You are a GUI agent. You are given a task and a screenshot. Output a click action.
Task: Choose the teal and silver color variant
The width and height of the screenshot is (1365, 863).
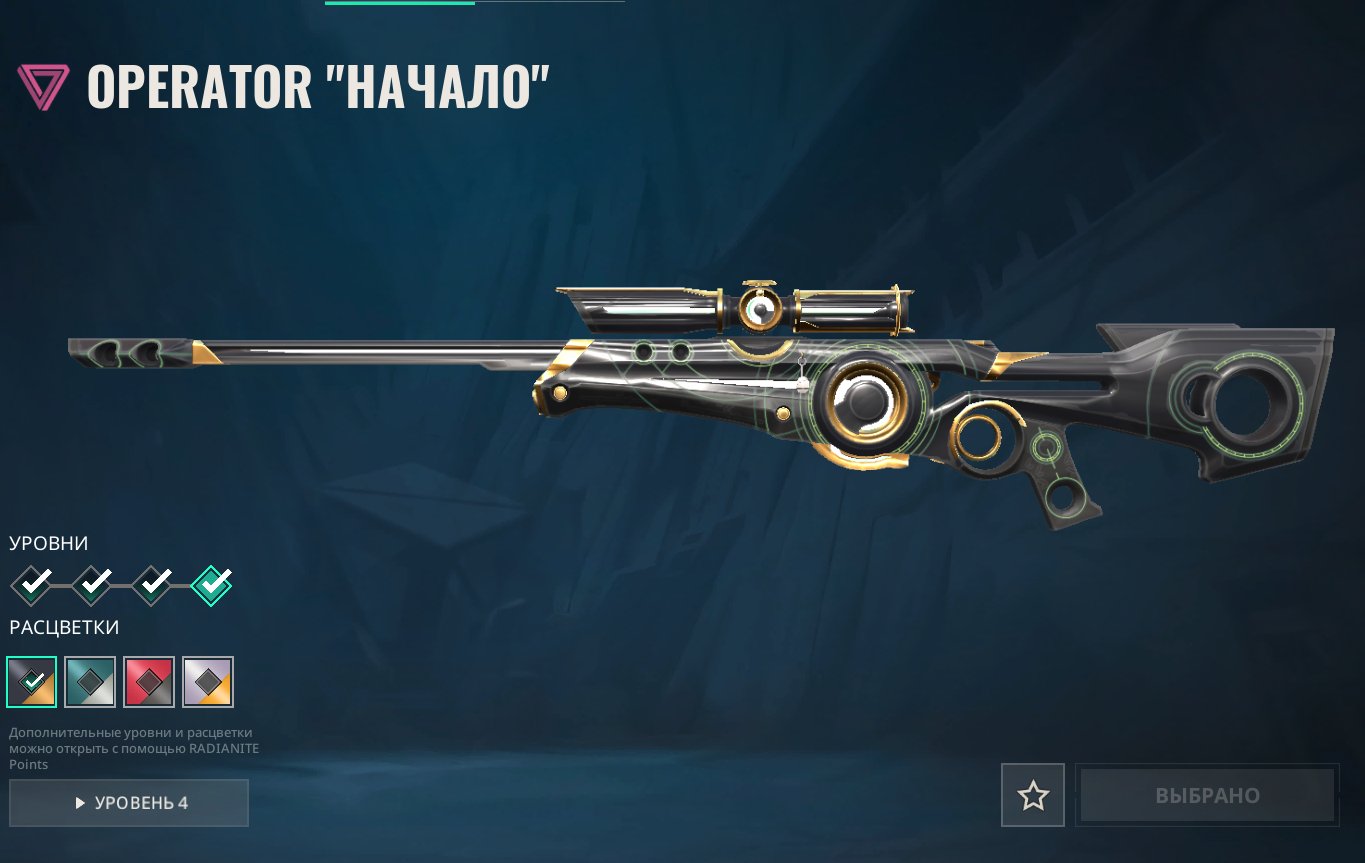click(90, 682)
